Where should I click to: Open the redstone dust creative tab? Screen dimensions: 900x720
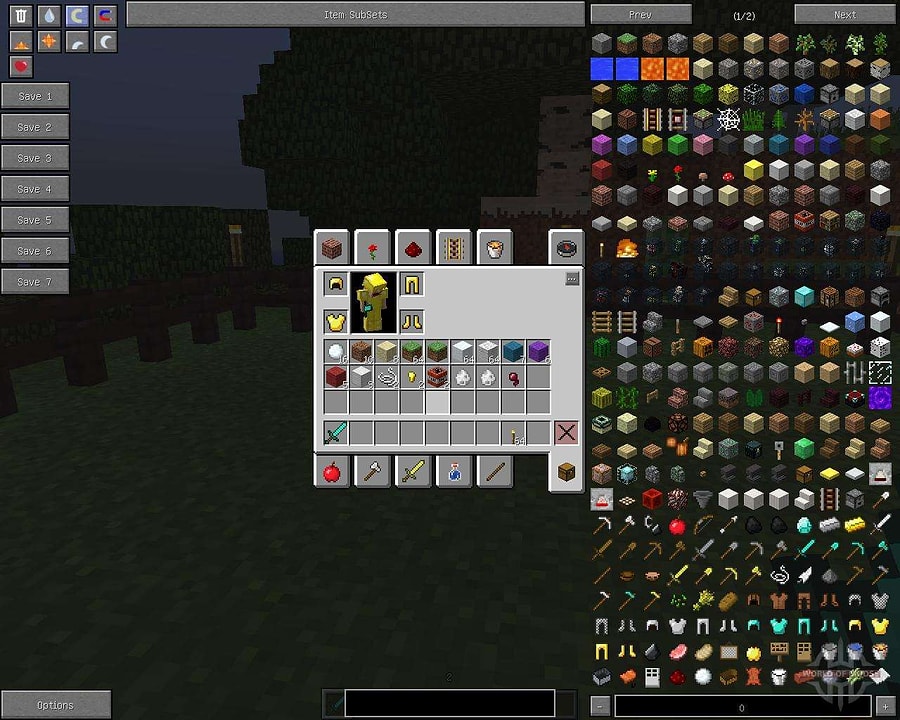(x=413, y=248)
